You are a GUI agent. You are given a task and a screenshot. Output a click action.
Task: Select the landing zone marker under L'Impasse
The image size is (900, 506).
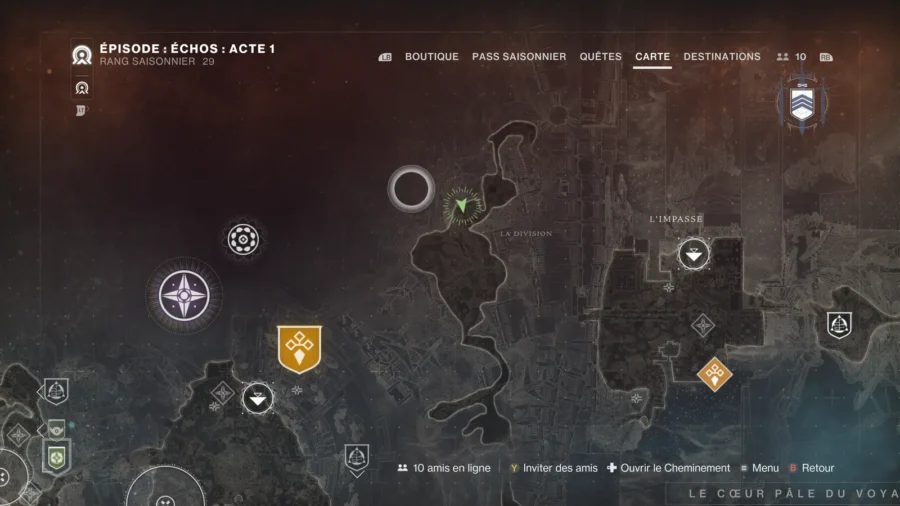coord(693,254)
